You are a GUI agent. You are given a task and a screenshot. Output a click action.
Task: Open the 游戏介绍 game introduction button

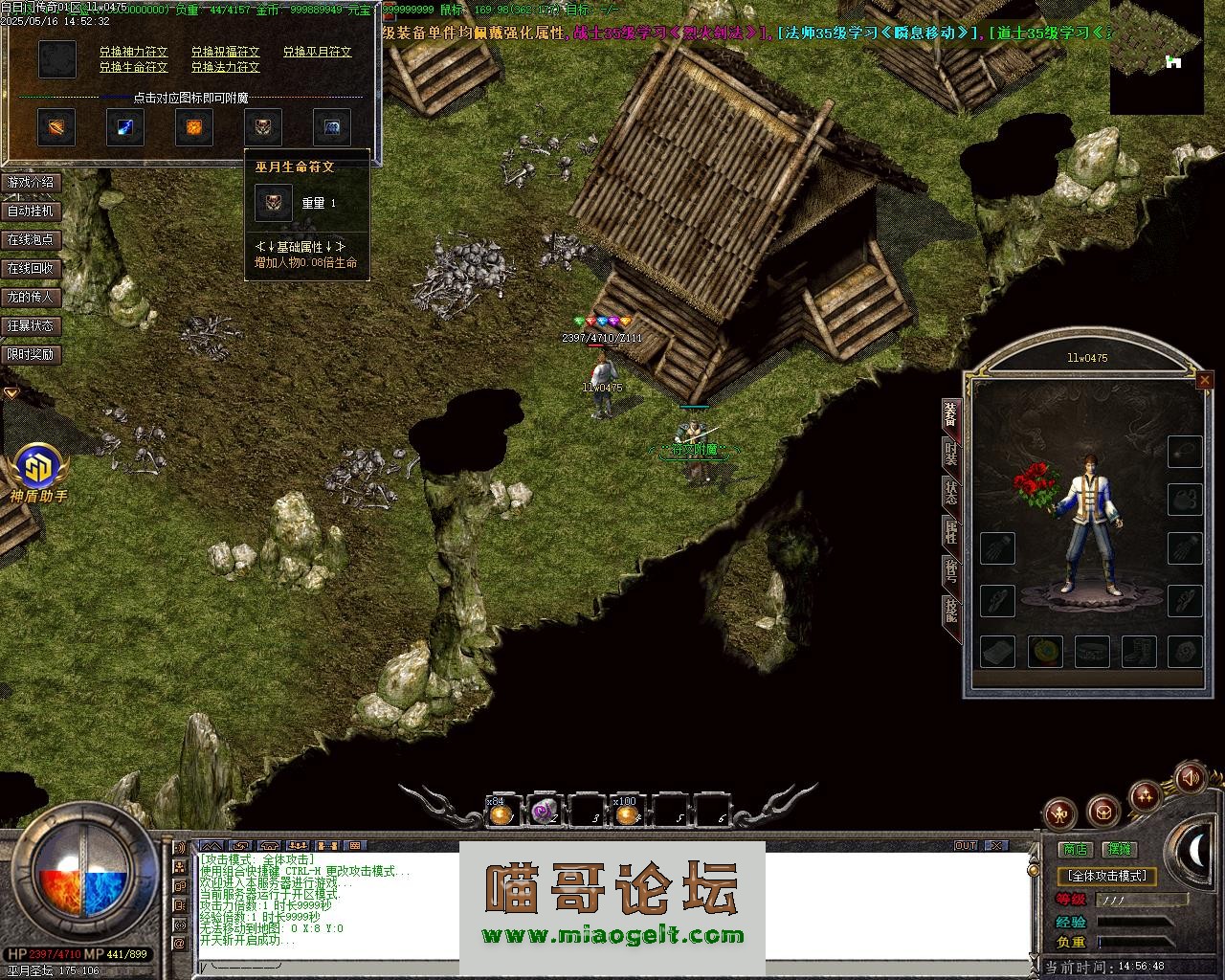(x=32, y=182)
